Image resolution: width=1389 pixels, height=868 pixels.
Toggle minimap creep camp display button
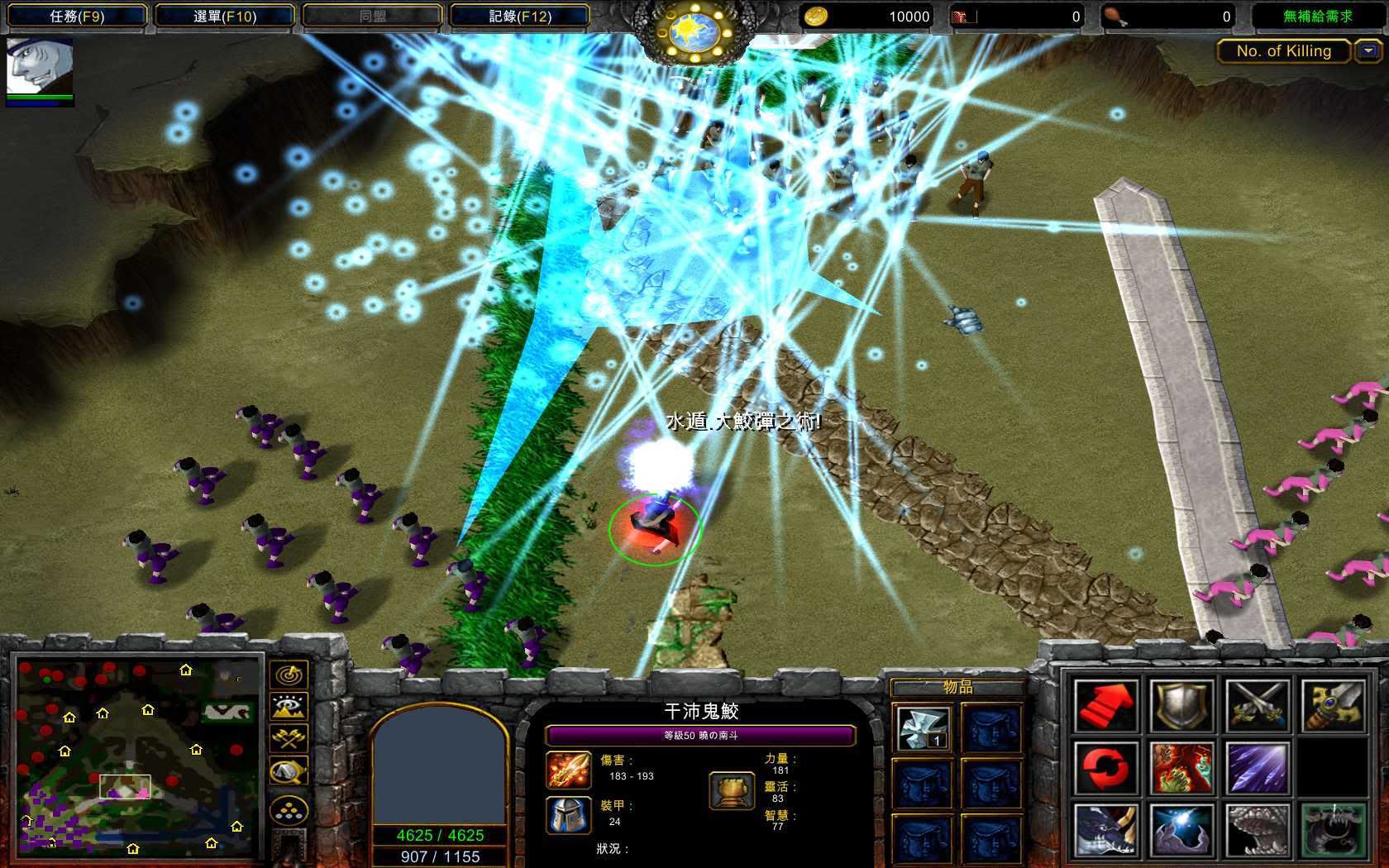pyautogui.click(x=289, y=771)
